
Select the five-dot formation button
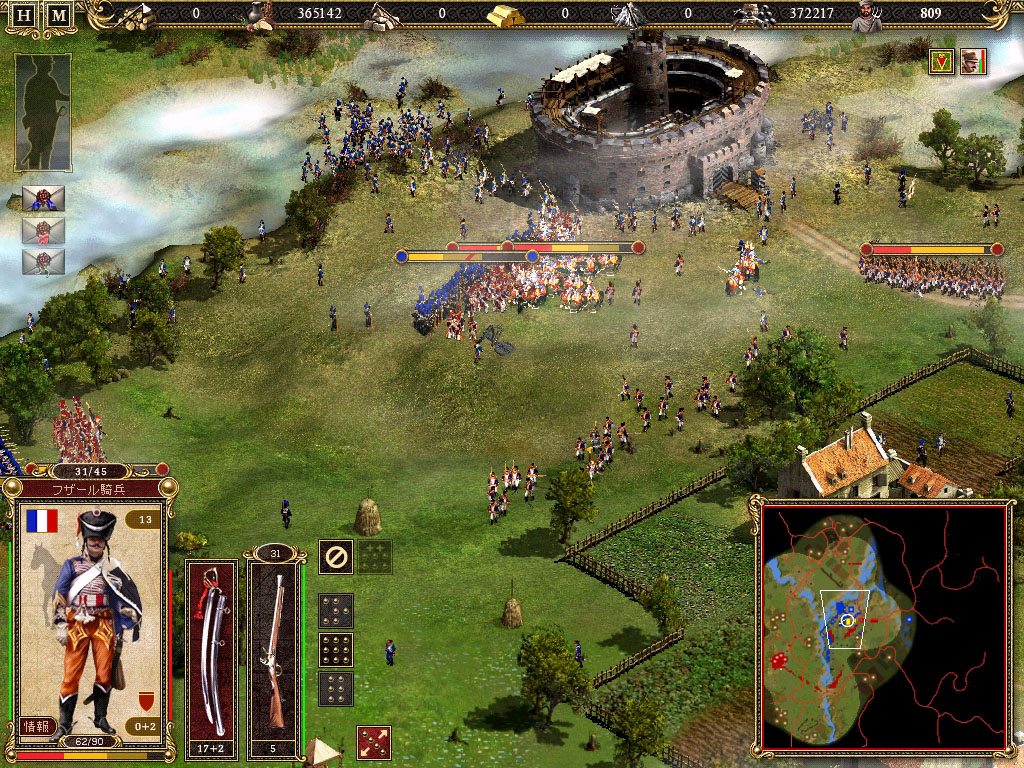coord(335,610)
